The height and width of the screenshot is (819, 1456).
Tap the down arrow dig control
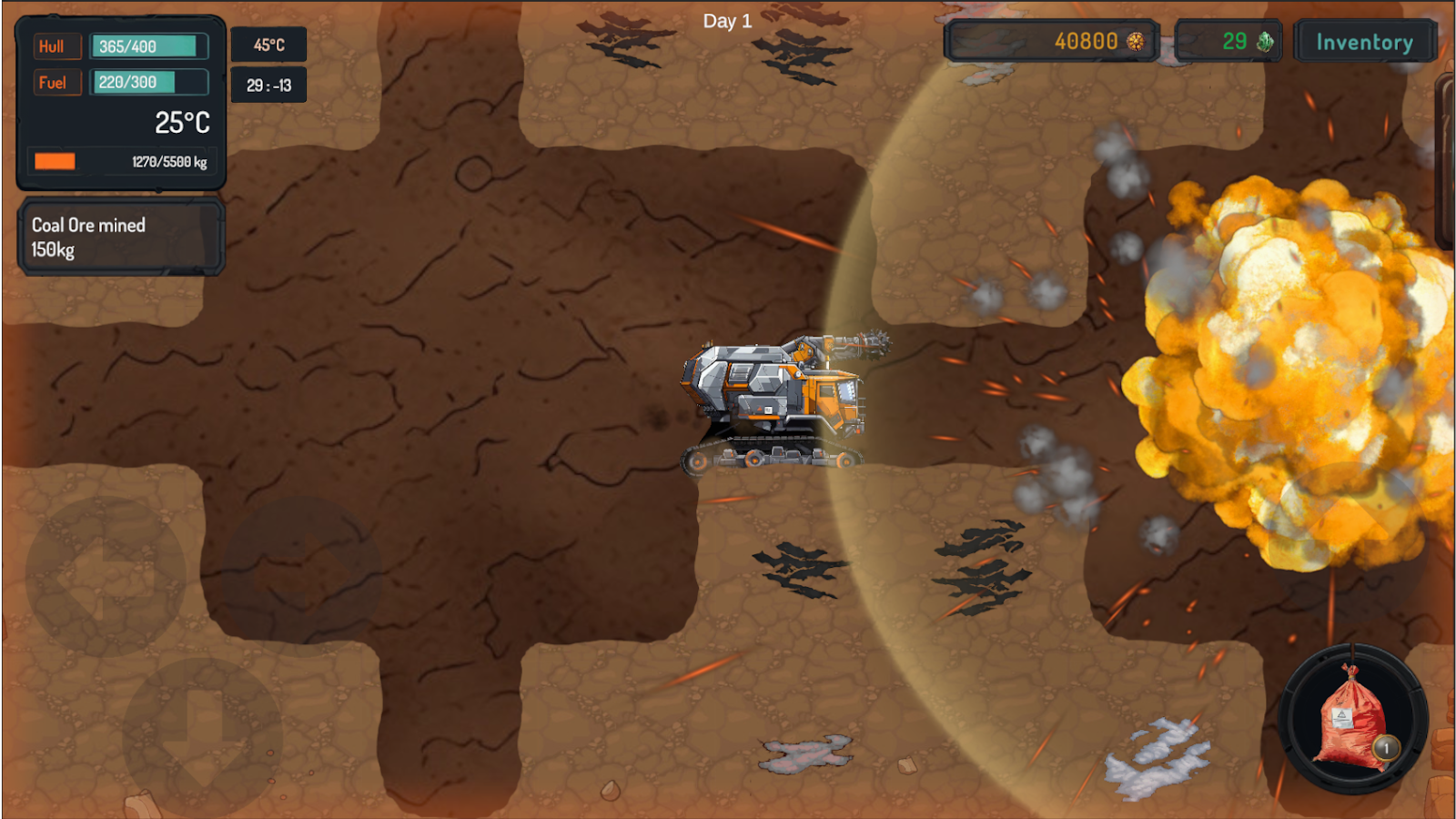(202, 735)
